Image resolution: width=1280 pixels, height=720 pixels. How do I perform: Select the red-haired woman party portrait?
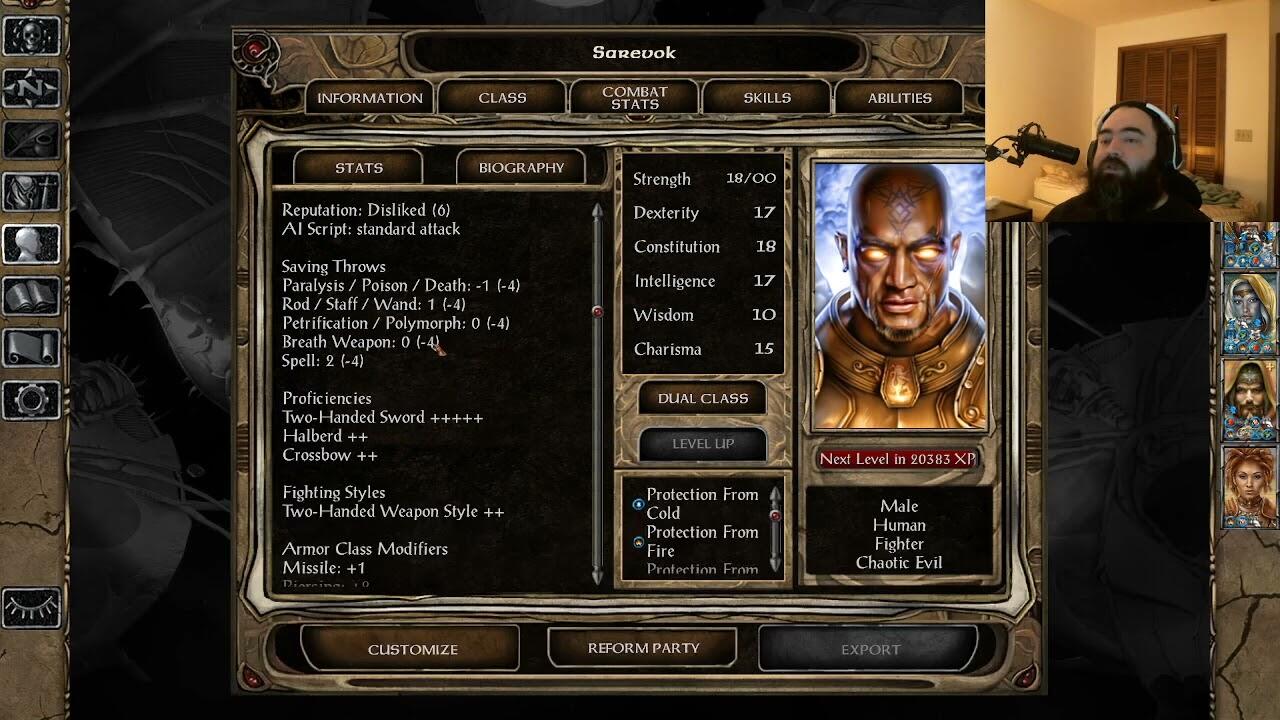(1249, 487)
